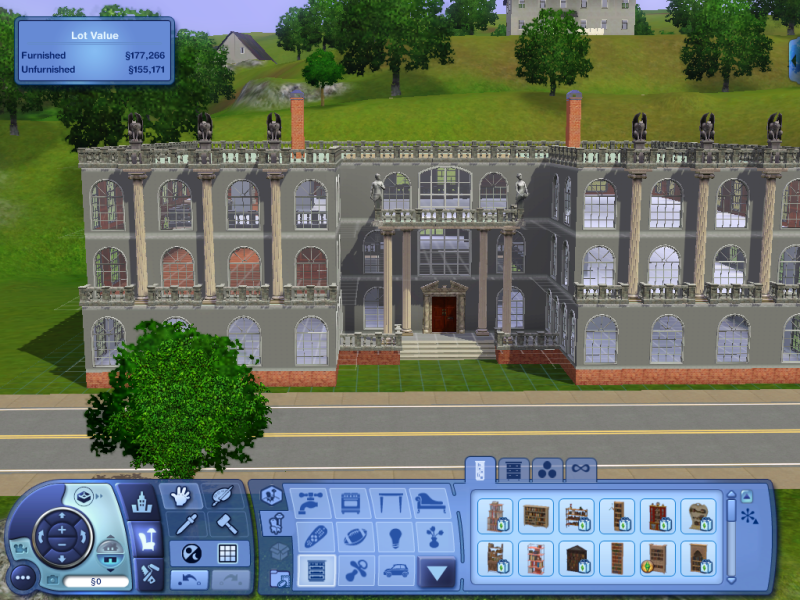The height and width of the screenshot is (600, 800).
Task: Switch to the infinity symbol tab
Action: tap(580, 469)
